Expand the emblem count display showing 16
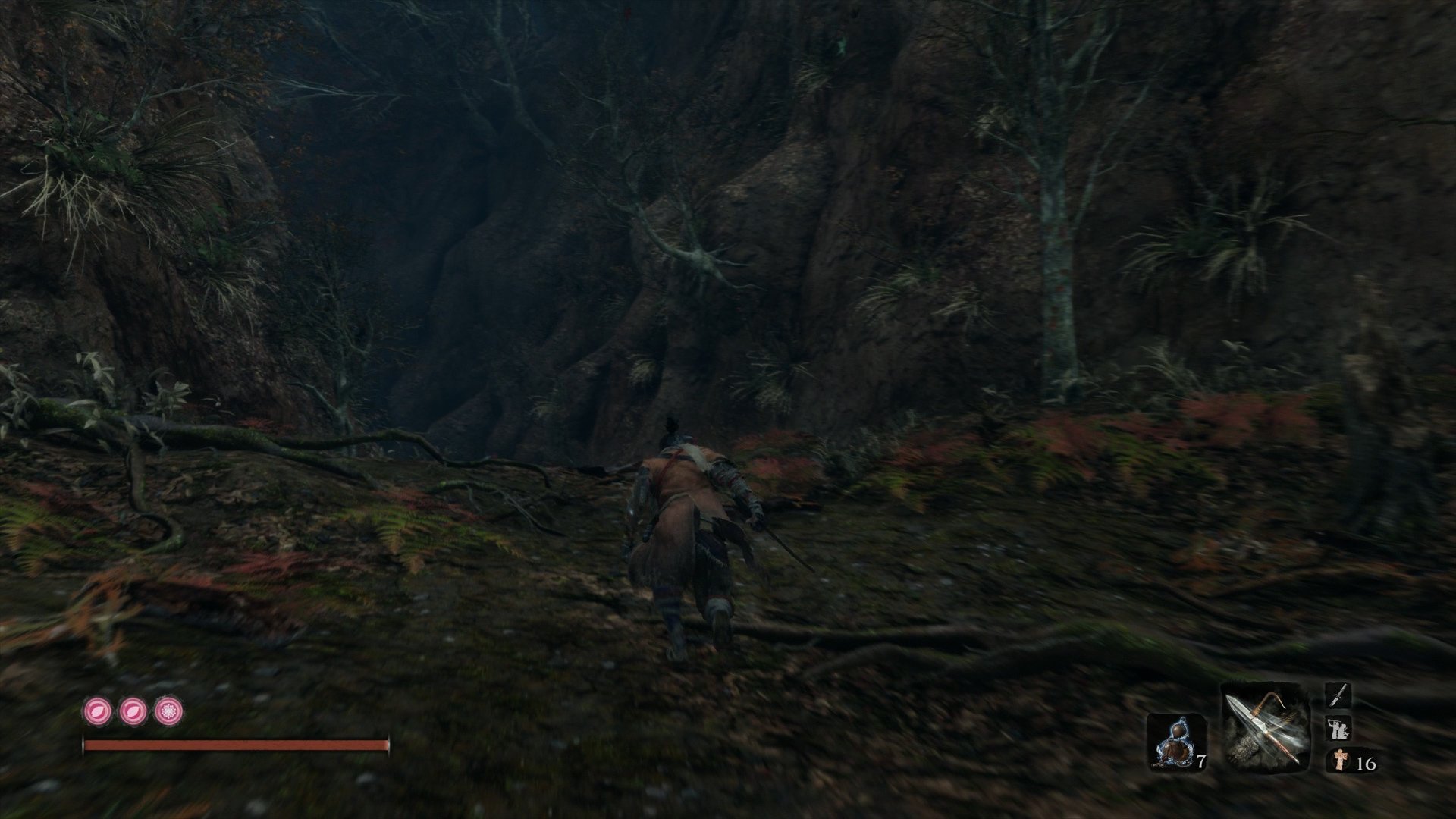1456x819 pixels. click(1367, 763)
